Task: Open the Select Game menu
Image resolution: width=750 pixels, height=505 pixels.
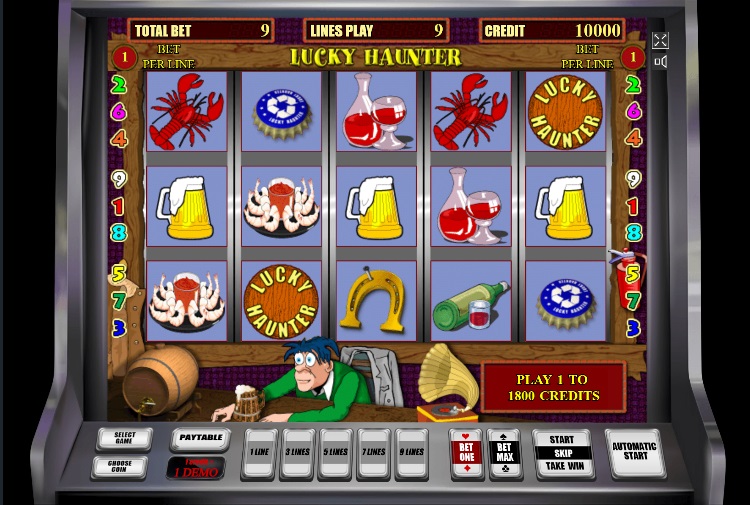Action: point(125,439)
